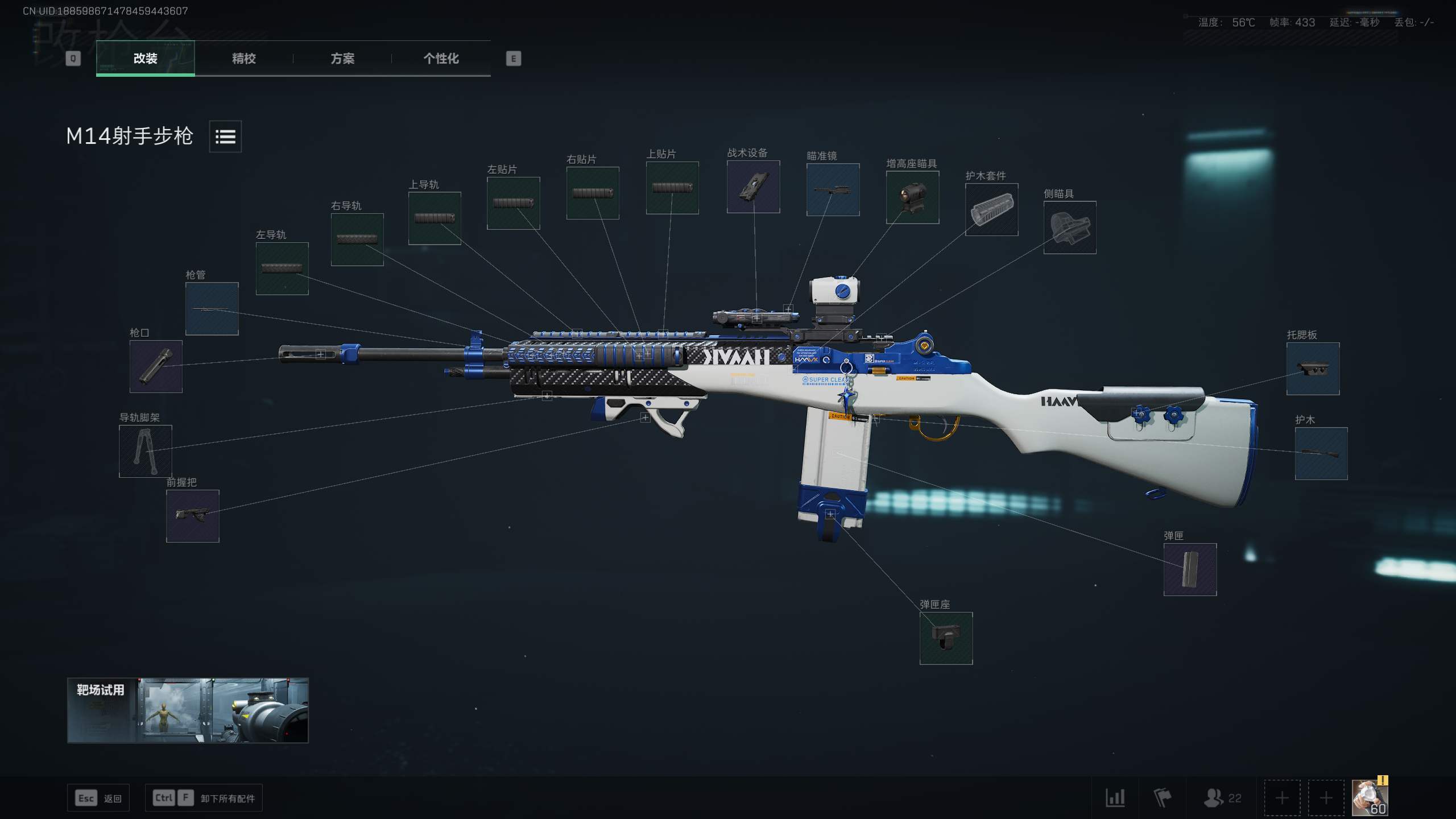Select the 前握把 foregrip slot

193,516
